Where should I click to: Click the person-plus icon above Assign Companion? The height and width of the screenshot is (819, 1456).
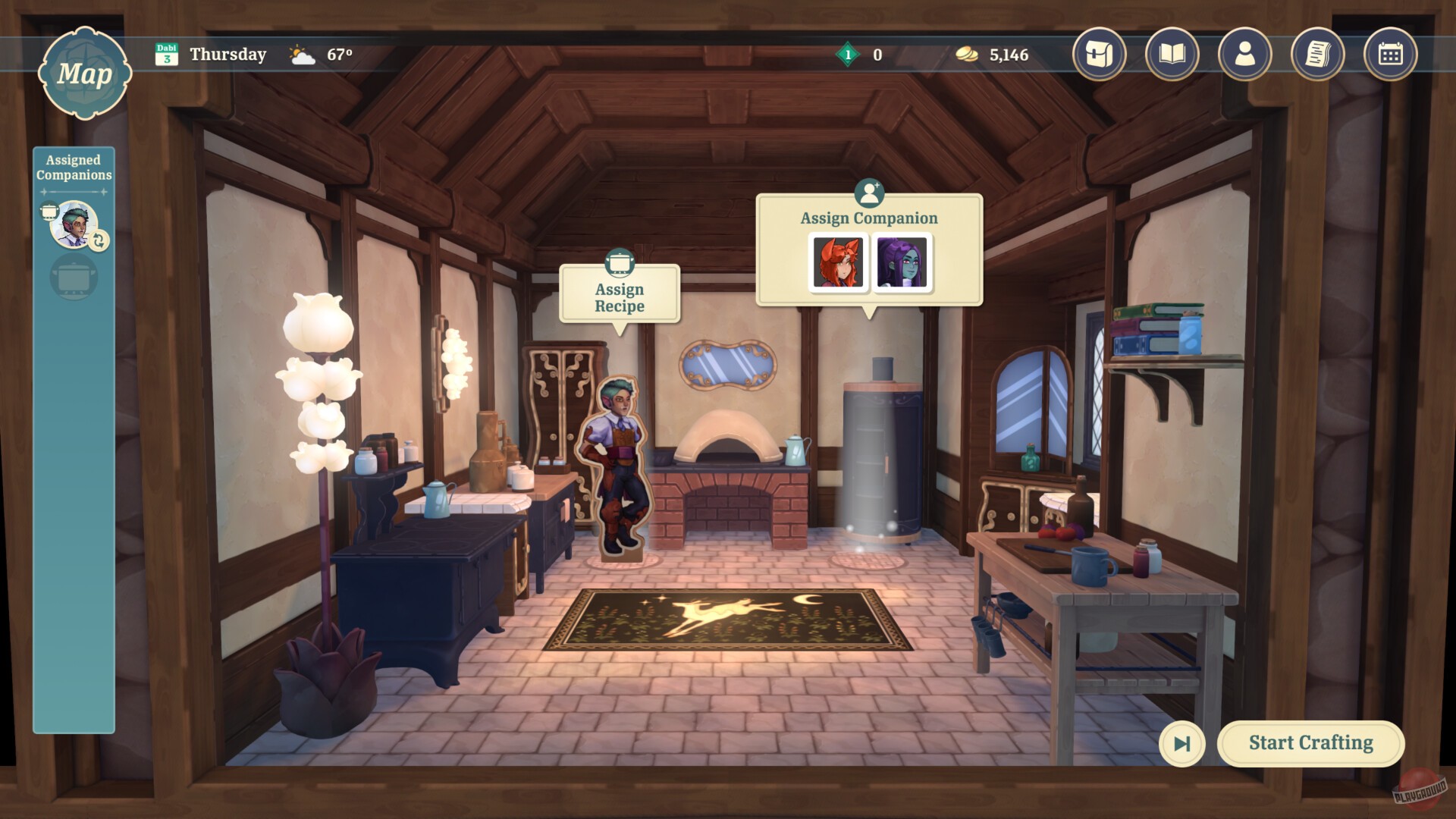[x=869, y=193]
